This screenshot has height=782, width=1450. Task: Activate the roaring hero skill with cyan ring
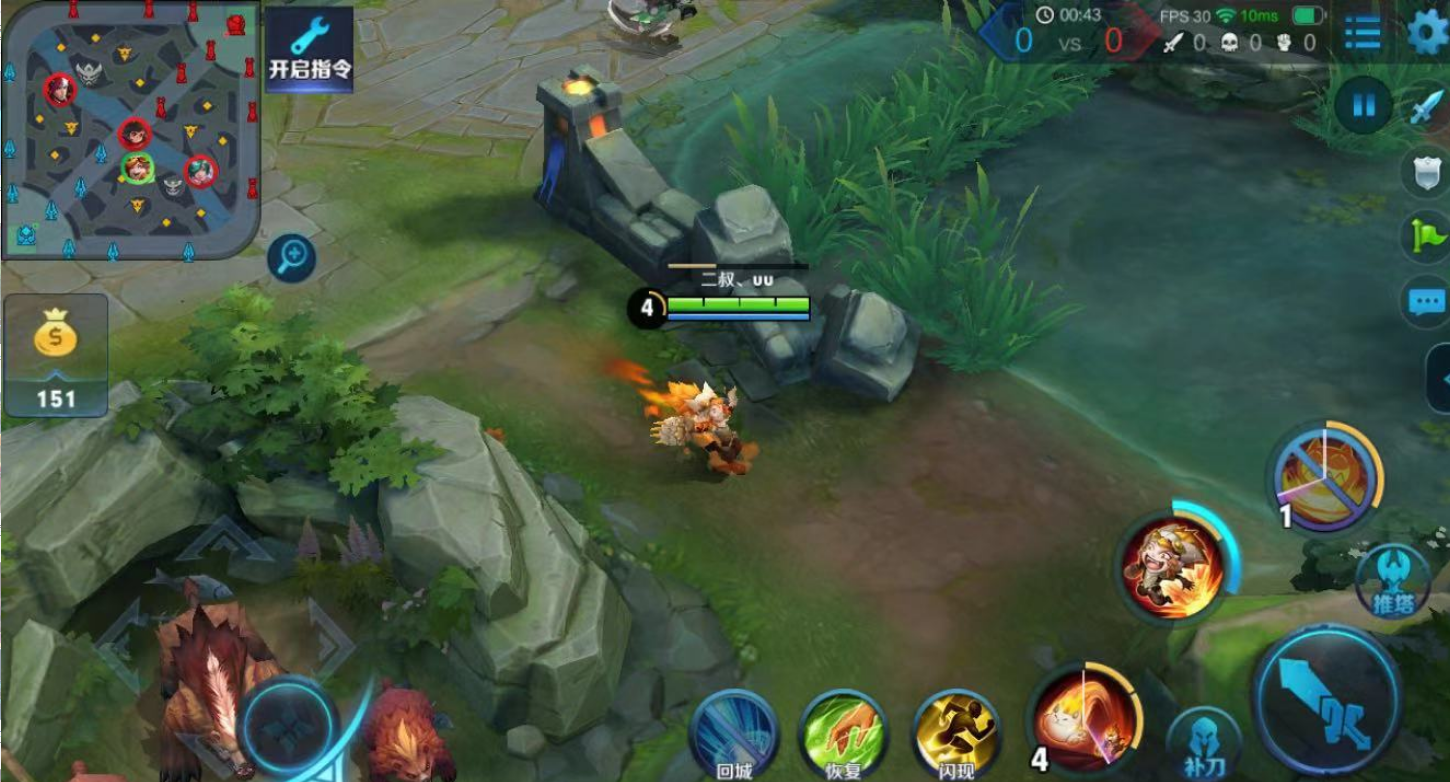[x=1174, y=567]
